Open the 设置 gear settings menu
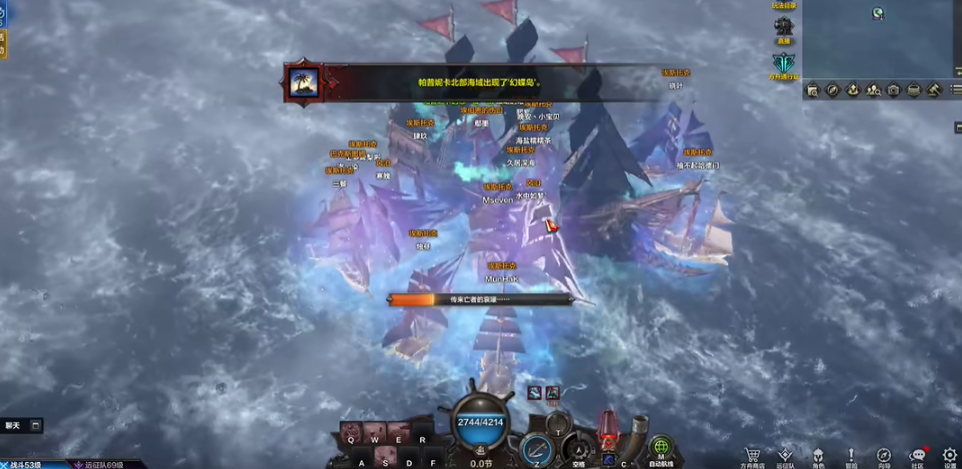This screenshot has height=469, width=962. [950, 453]
